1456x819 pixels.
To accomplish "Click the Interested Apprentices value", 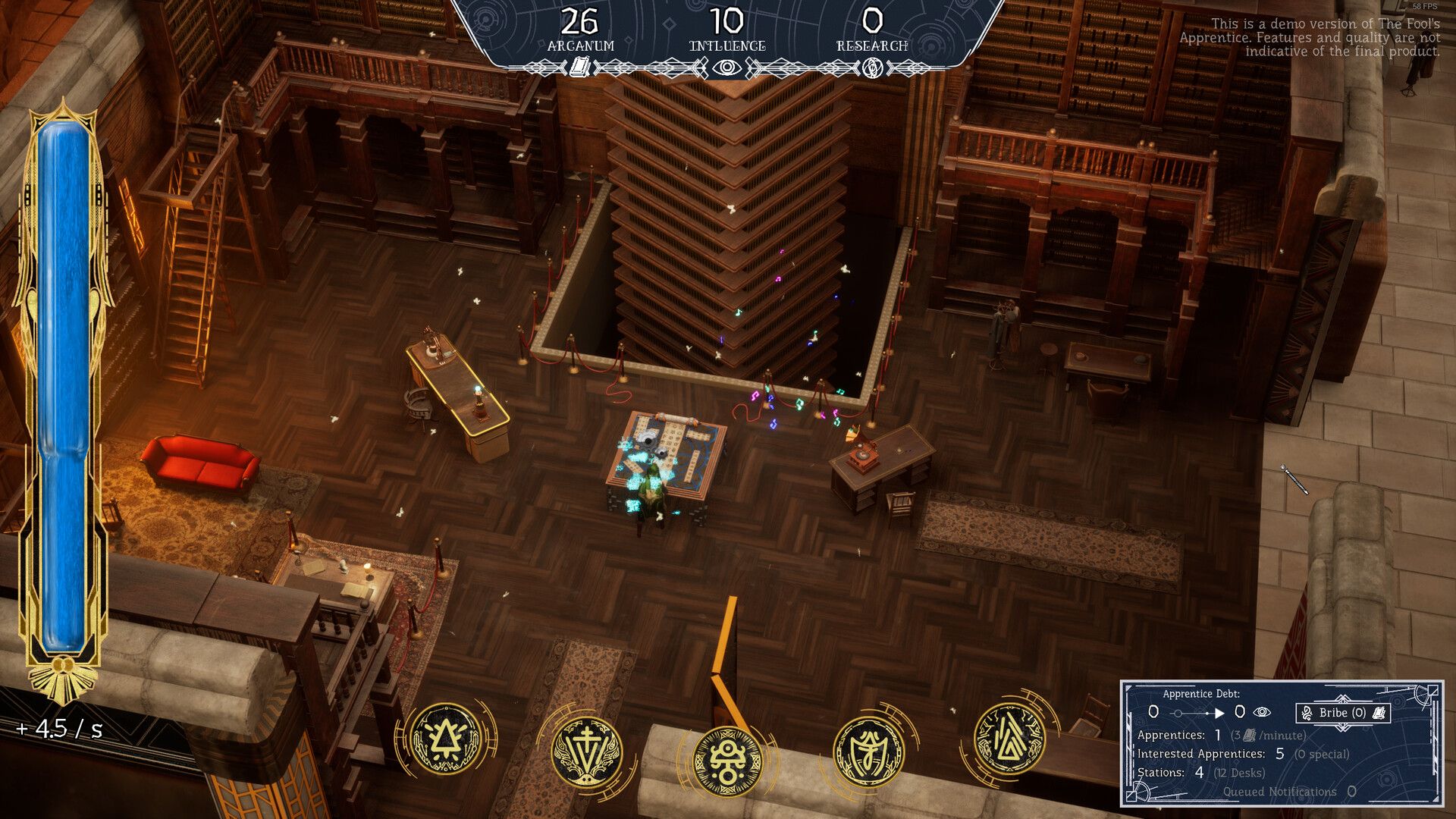I will coord(1280,755).
